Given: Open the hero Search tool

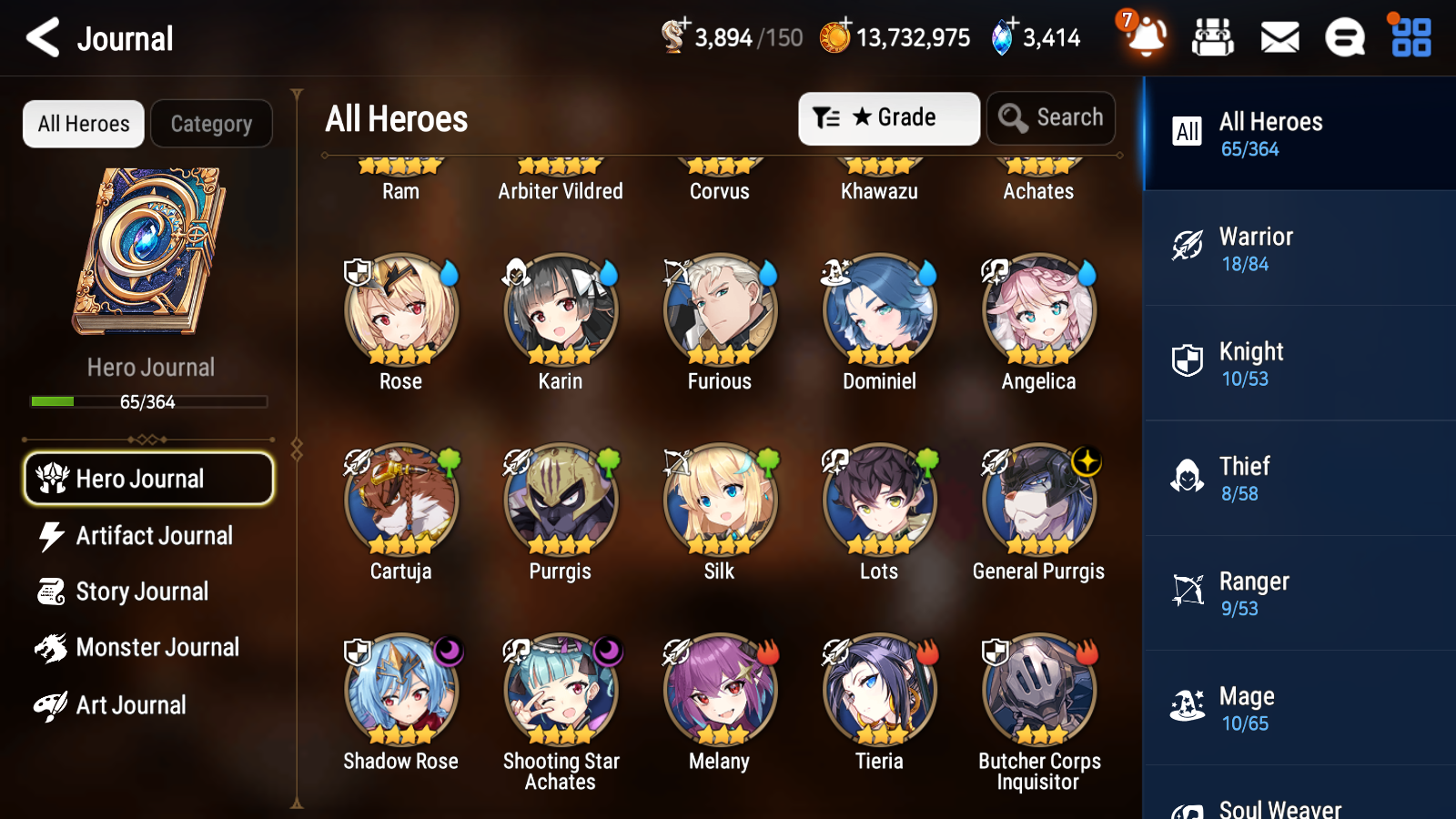Looking at the screenshot, I should point(1051,117).
